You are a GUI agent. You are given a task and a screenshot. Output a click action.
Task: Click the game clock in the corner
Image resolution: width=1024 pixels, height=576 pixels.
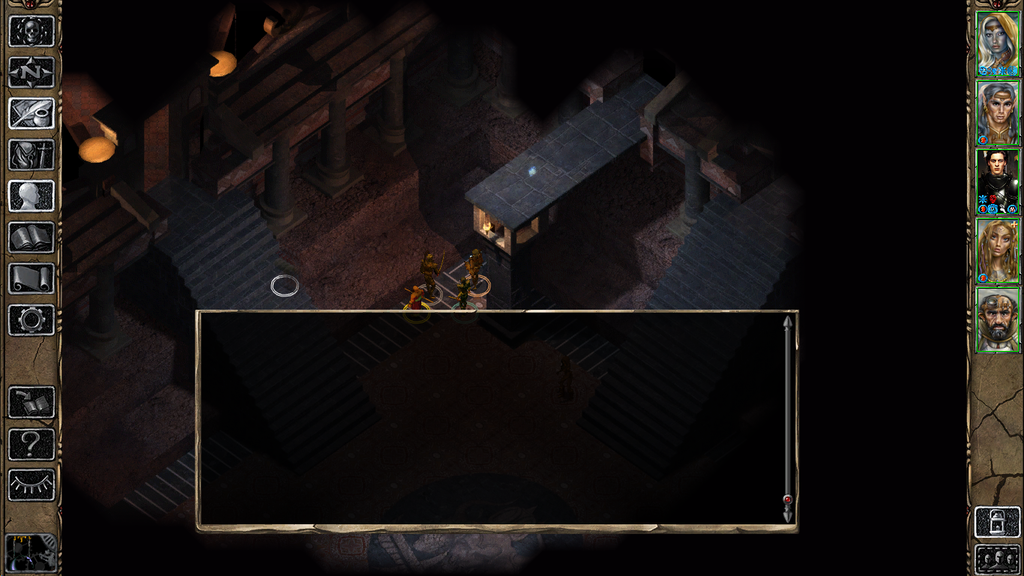[x=30, y=553]
